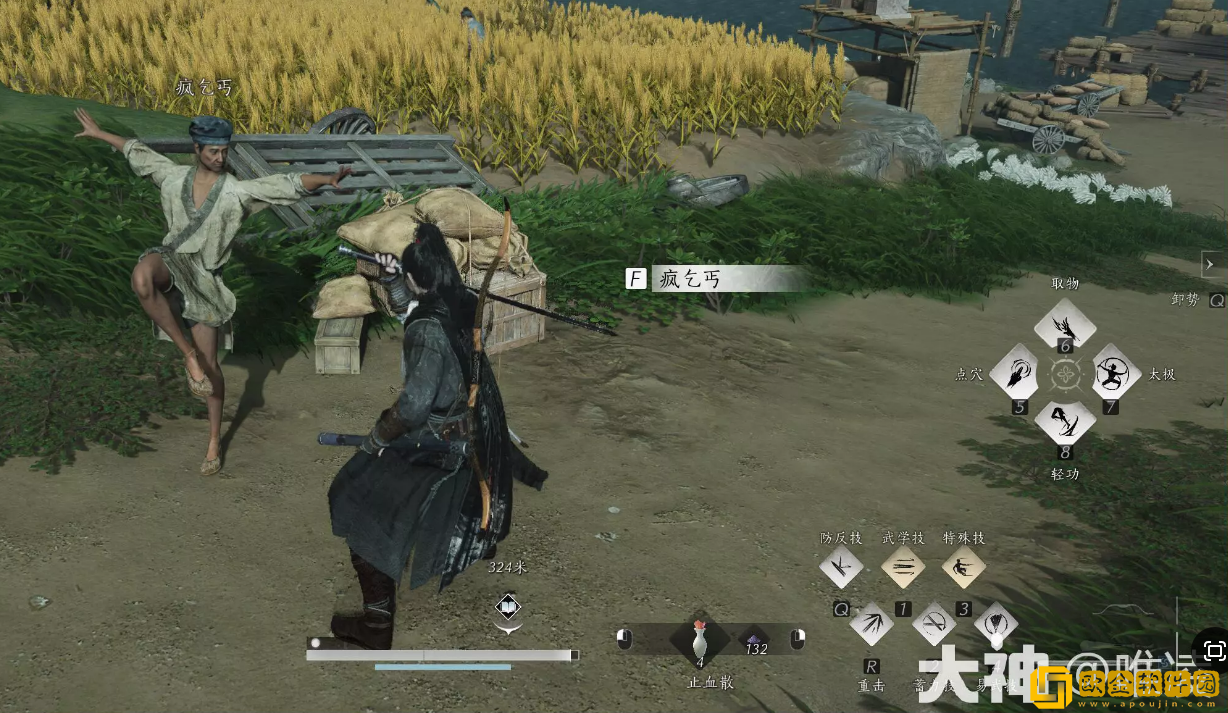Select the purple powder item slot
1228x713 pixels.
click(x=754, y=640)
